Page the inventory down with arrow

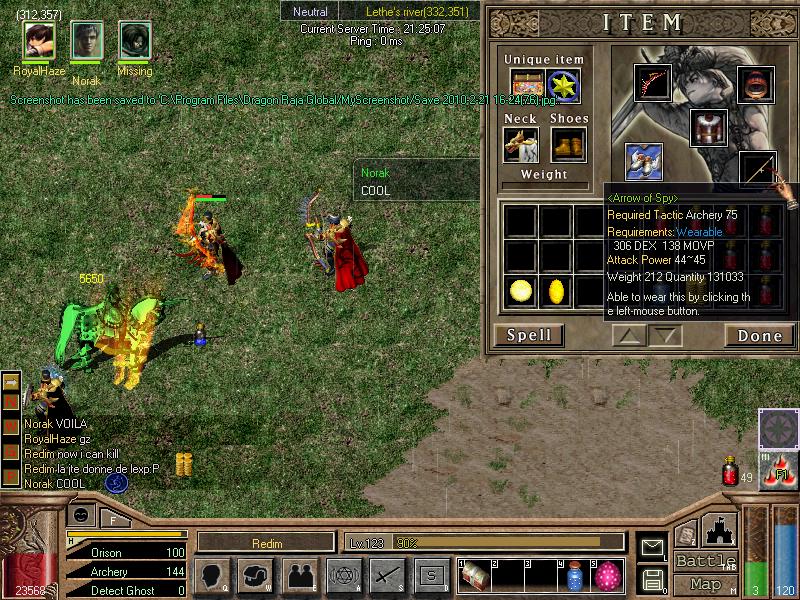coord(665,336)
